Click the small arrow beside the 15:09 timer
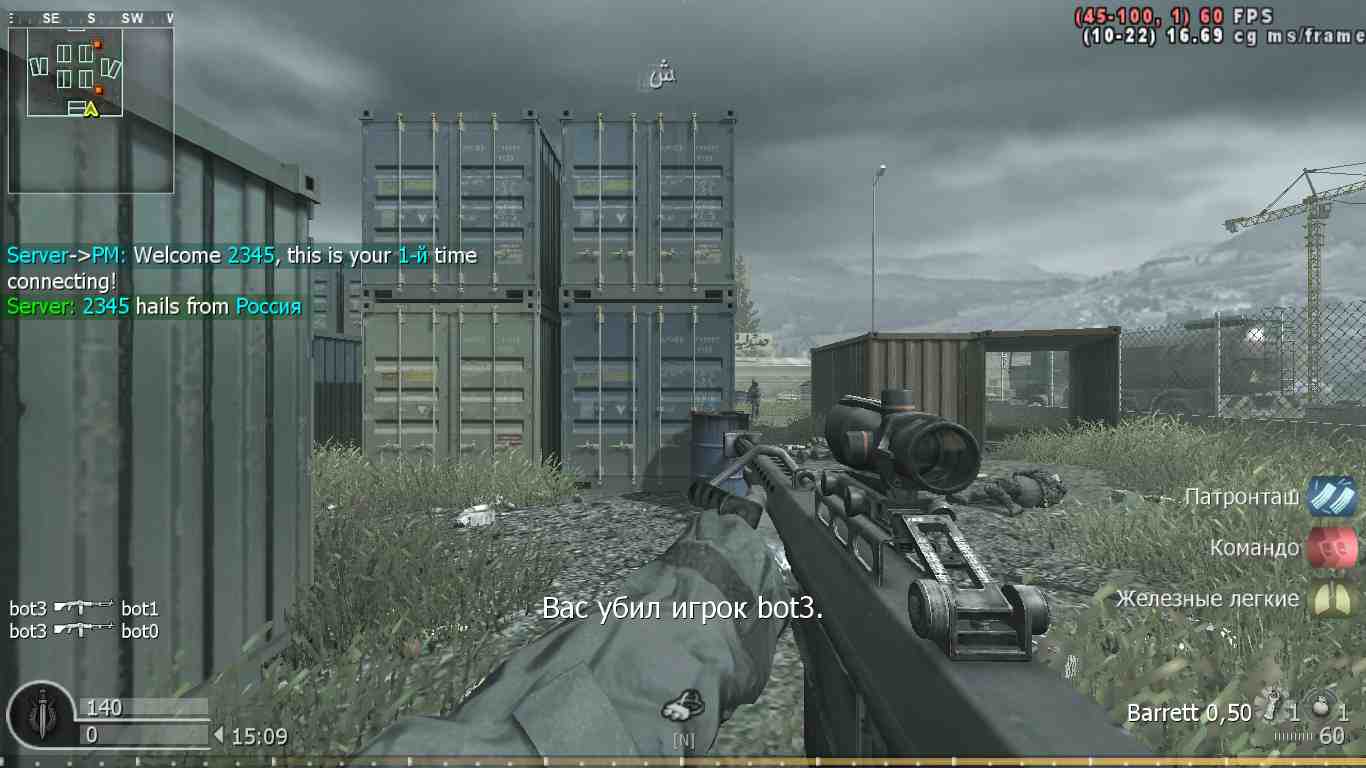This screenshot has height=768, width=1366. (x=219, y=735)
